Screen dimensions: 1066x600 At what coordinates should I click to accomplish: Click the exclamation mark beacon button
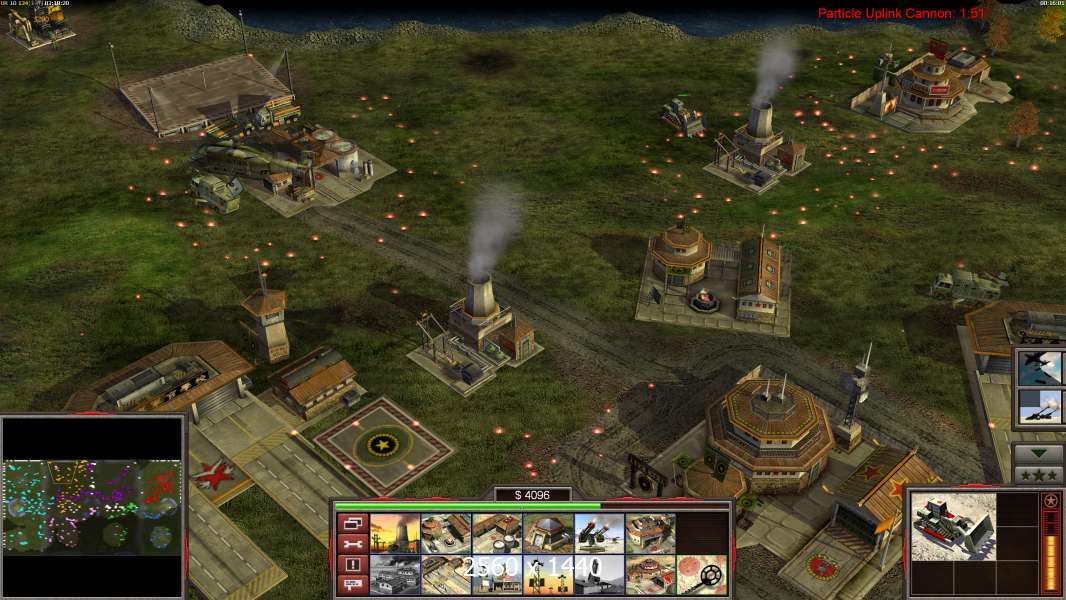click(353, 564)
